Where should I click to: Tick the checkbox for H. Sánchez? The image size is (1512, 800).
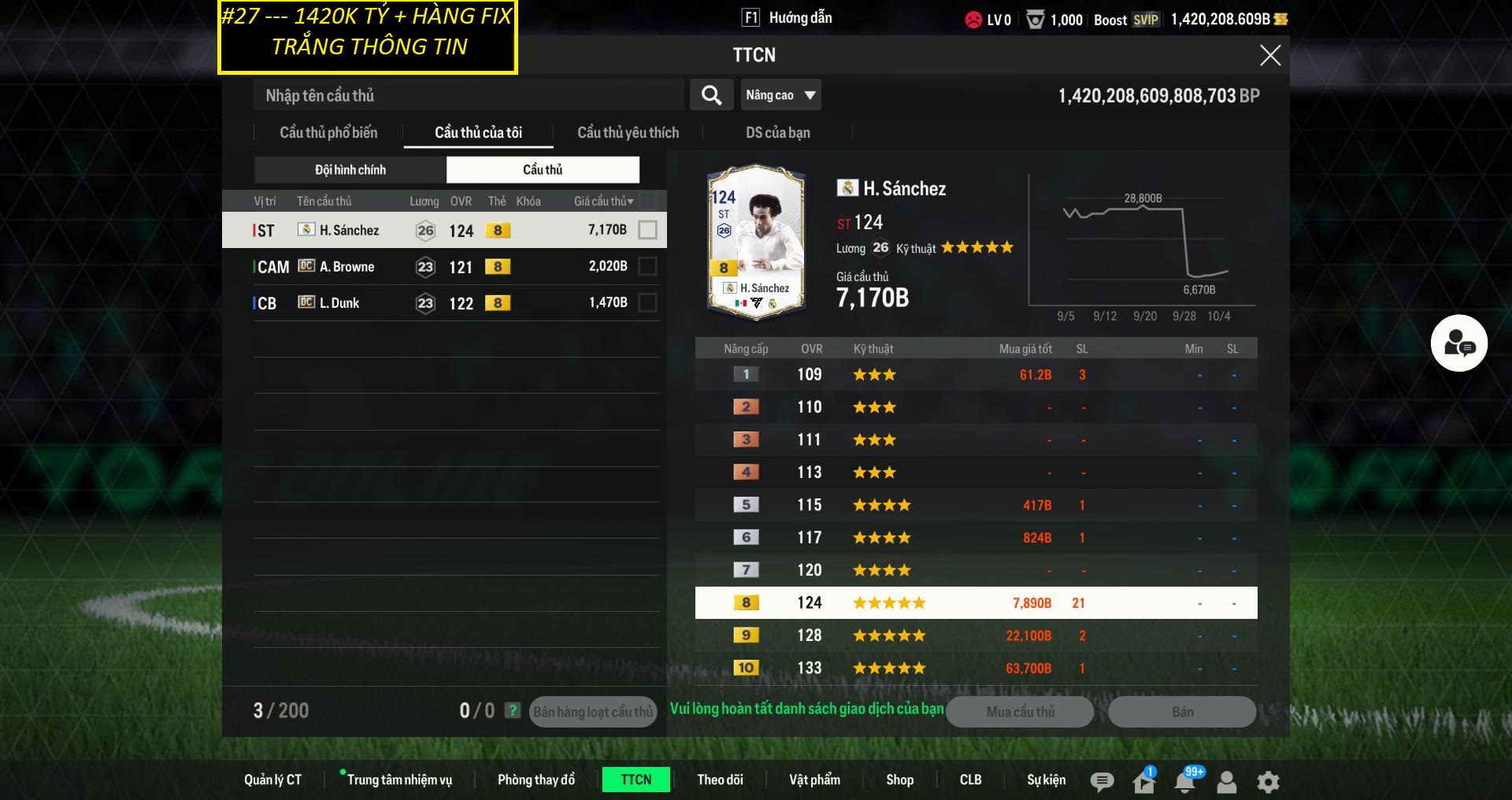pos(647,230)
